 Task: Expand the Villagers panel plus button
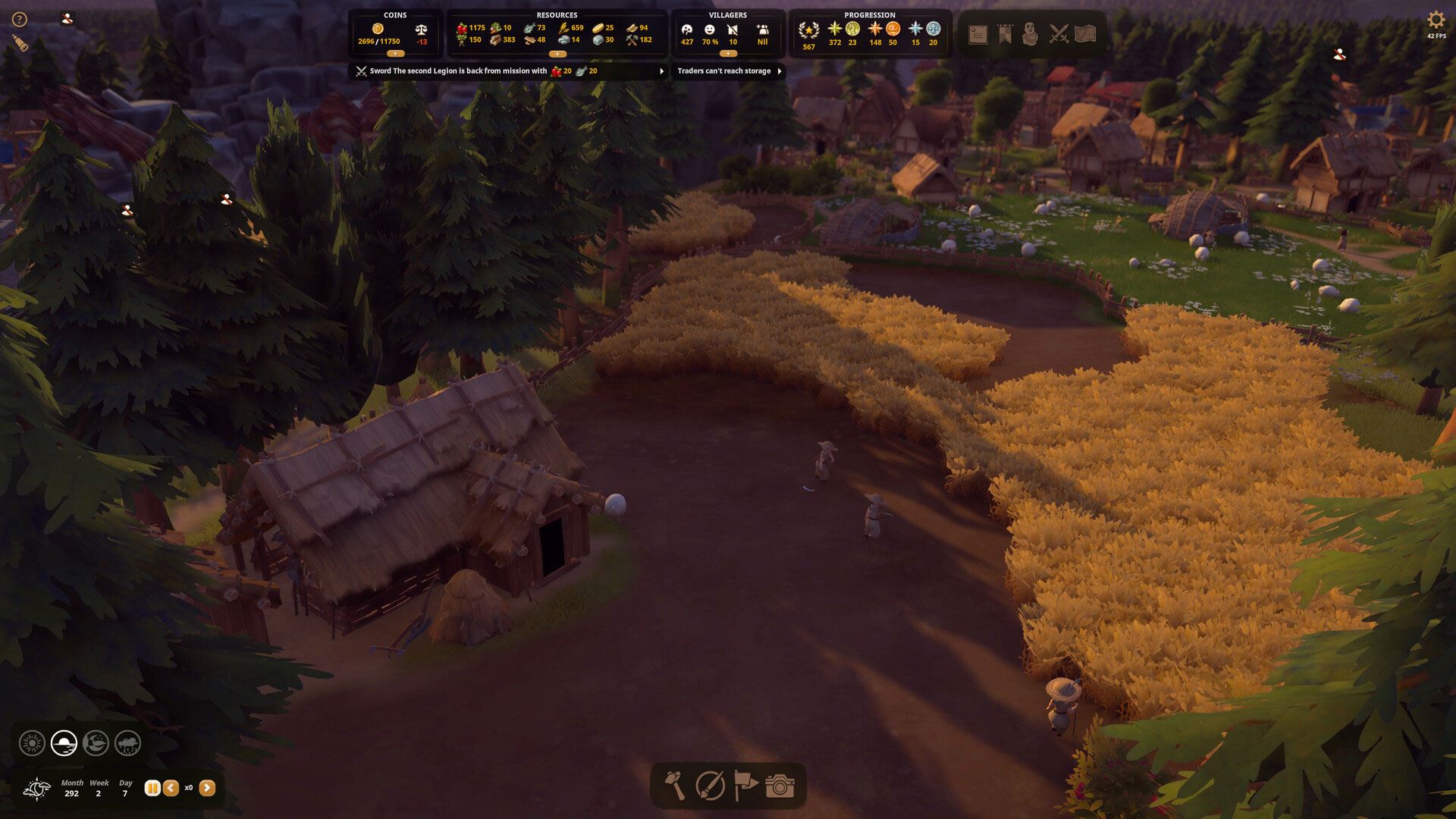click(x=728, y=54)
